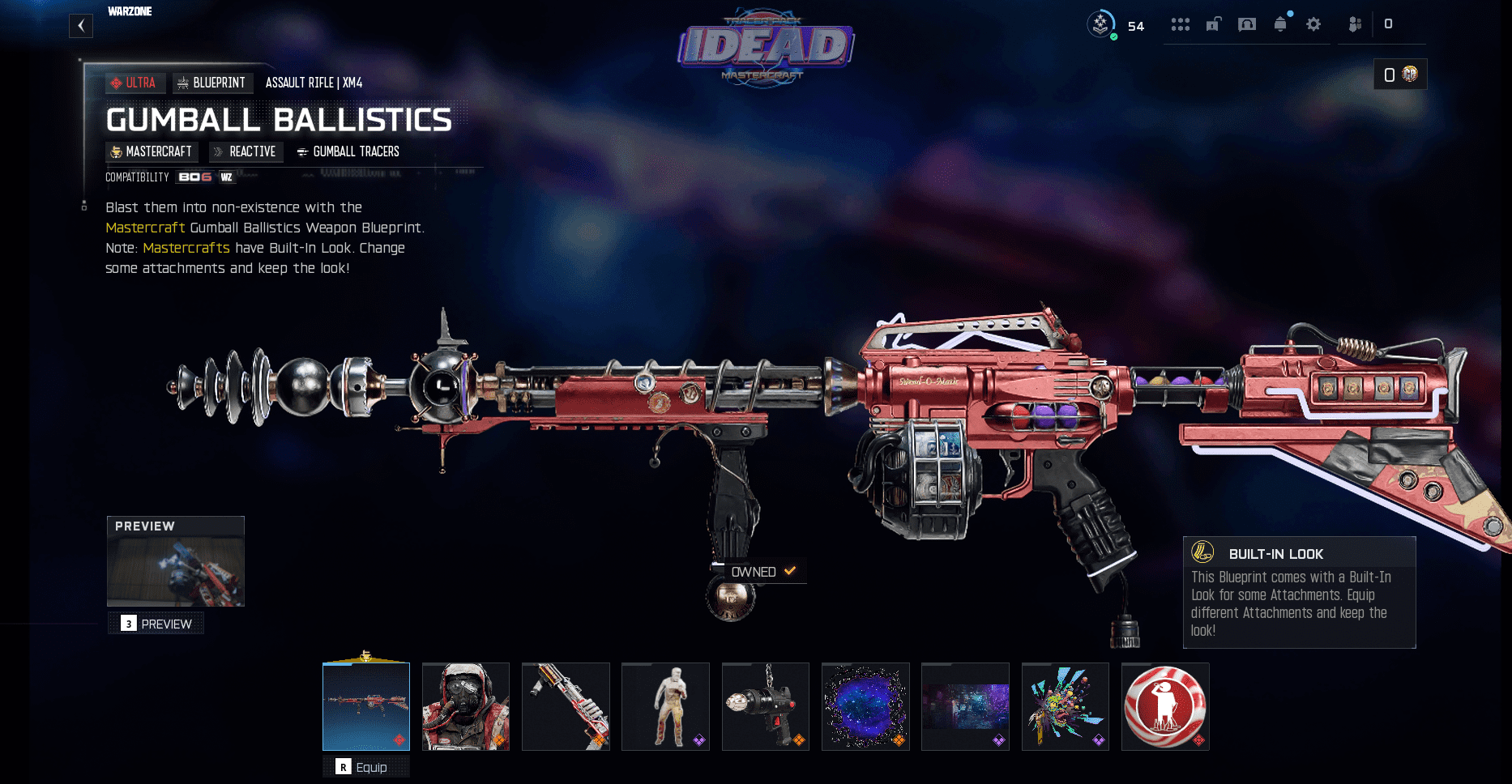The image size is (1512, 784).
Task: View player rank level 54 profile
Action: click(1116, 24)
